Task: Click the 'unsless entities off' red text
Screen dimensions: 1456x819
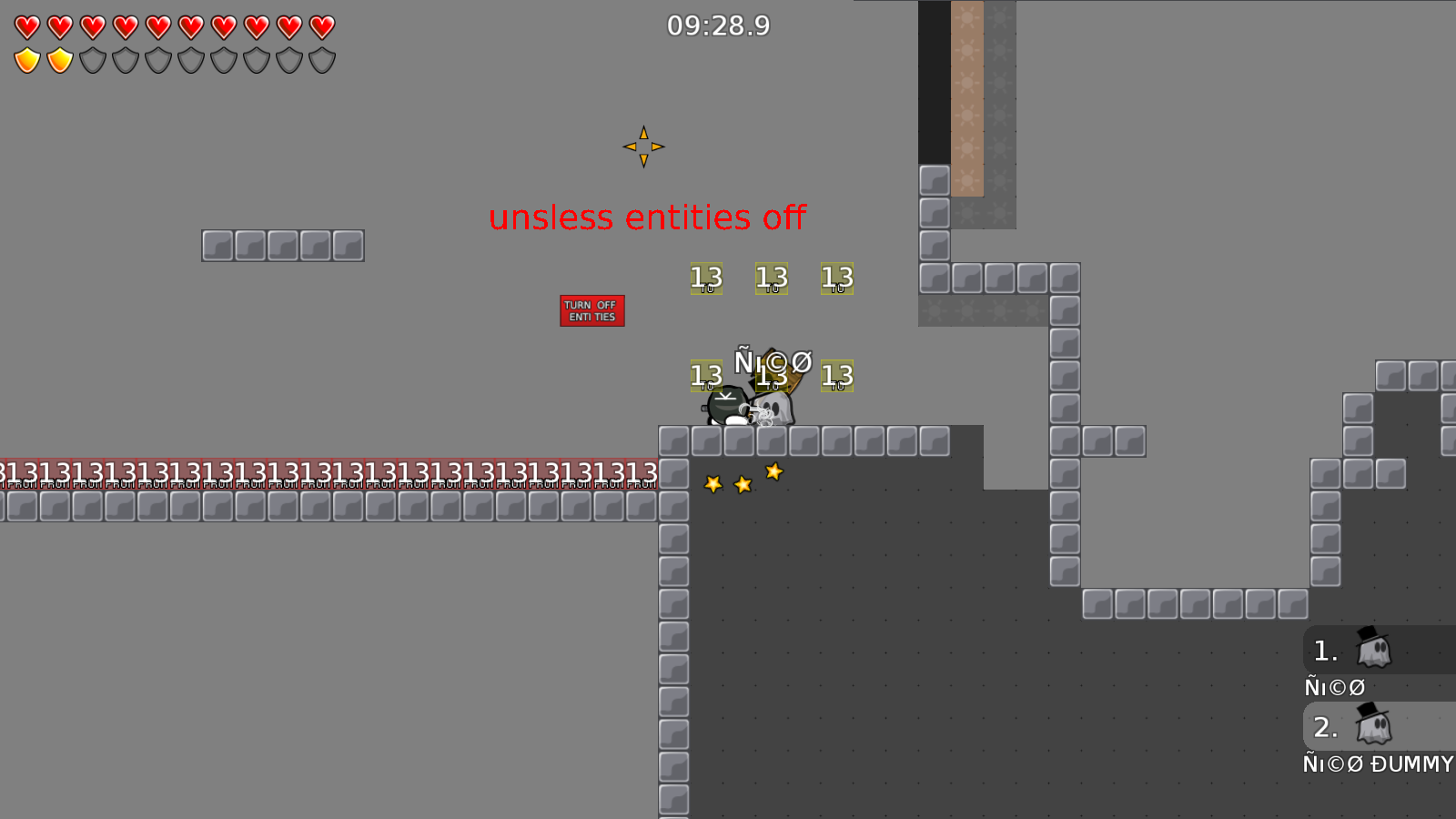Action: tap(648, 217)
